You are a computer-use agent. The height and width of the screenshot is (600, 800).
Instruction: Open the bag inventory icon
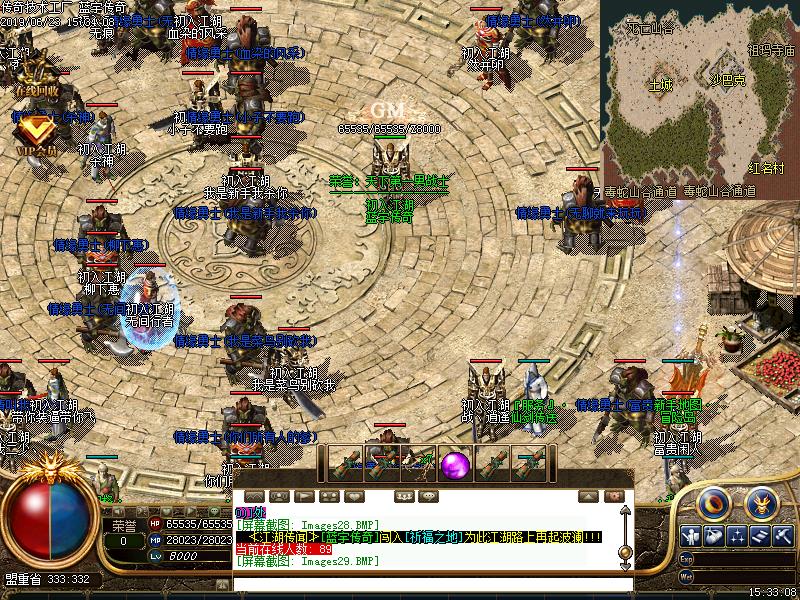(714, 536)
